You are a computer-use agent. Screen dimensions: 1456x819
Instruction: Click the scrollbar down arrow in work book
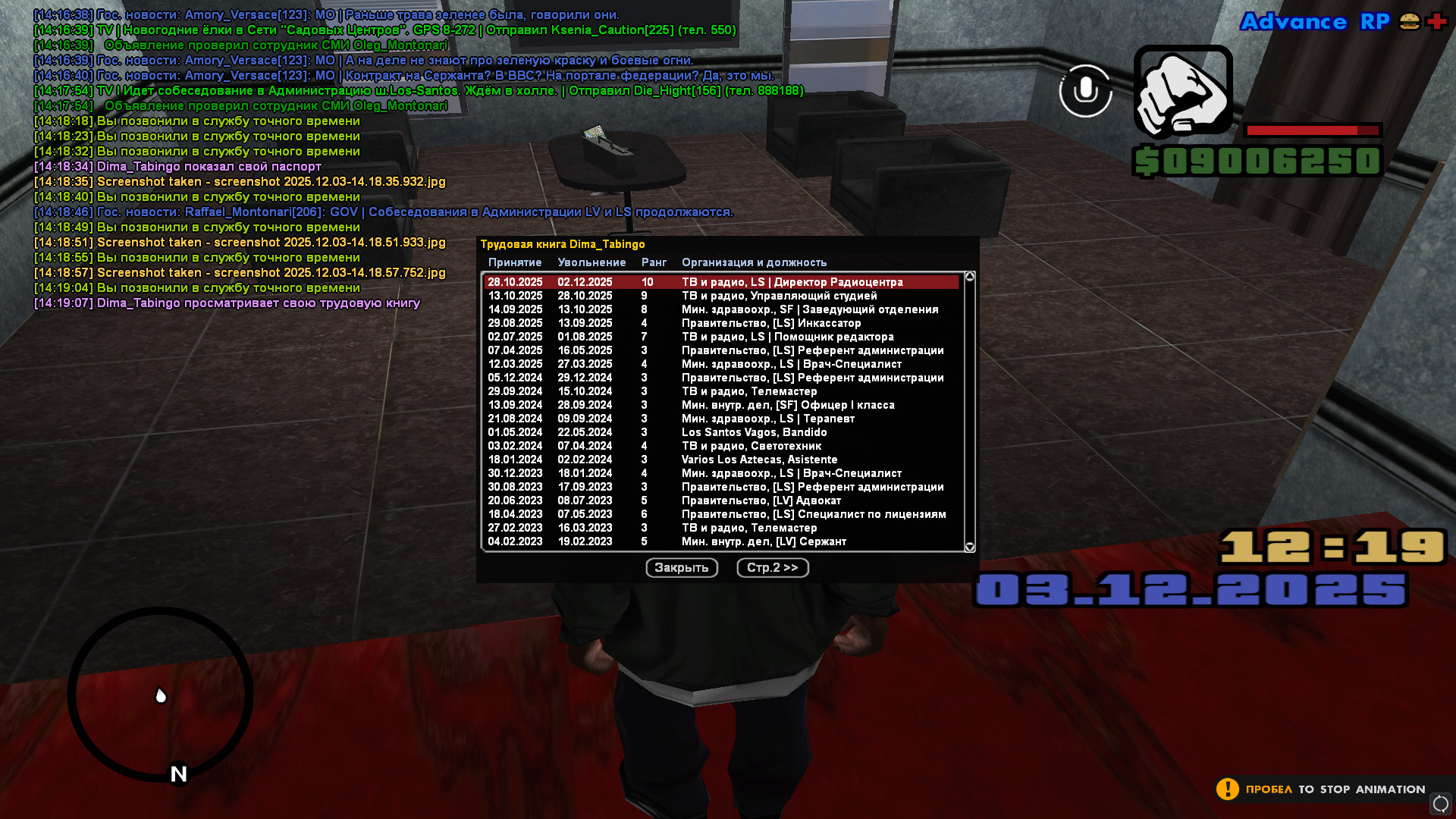click(x=968, y=544)
